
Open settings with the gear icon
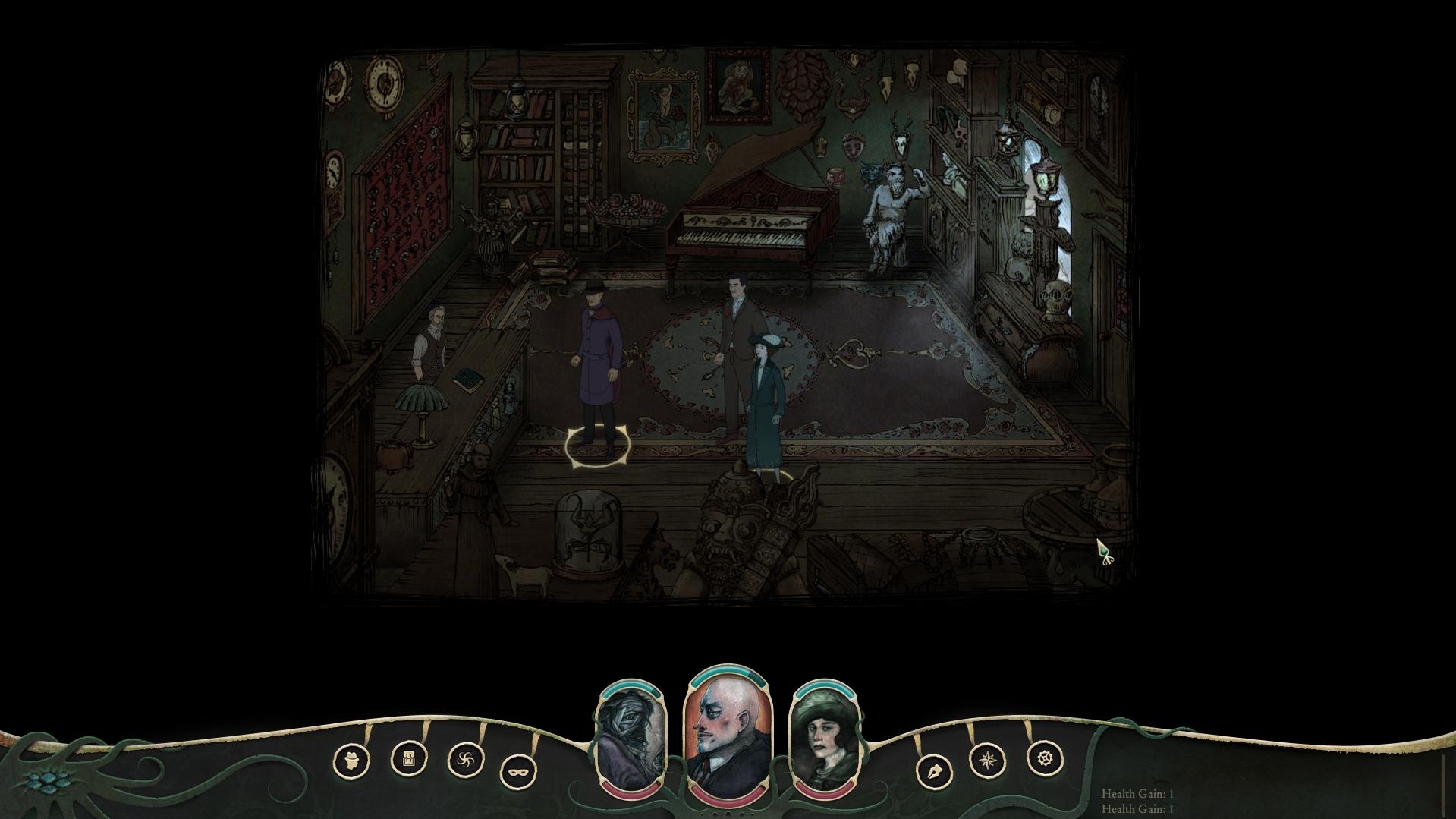(x=1045, y=758)
